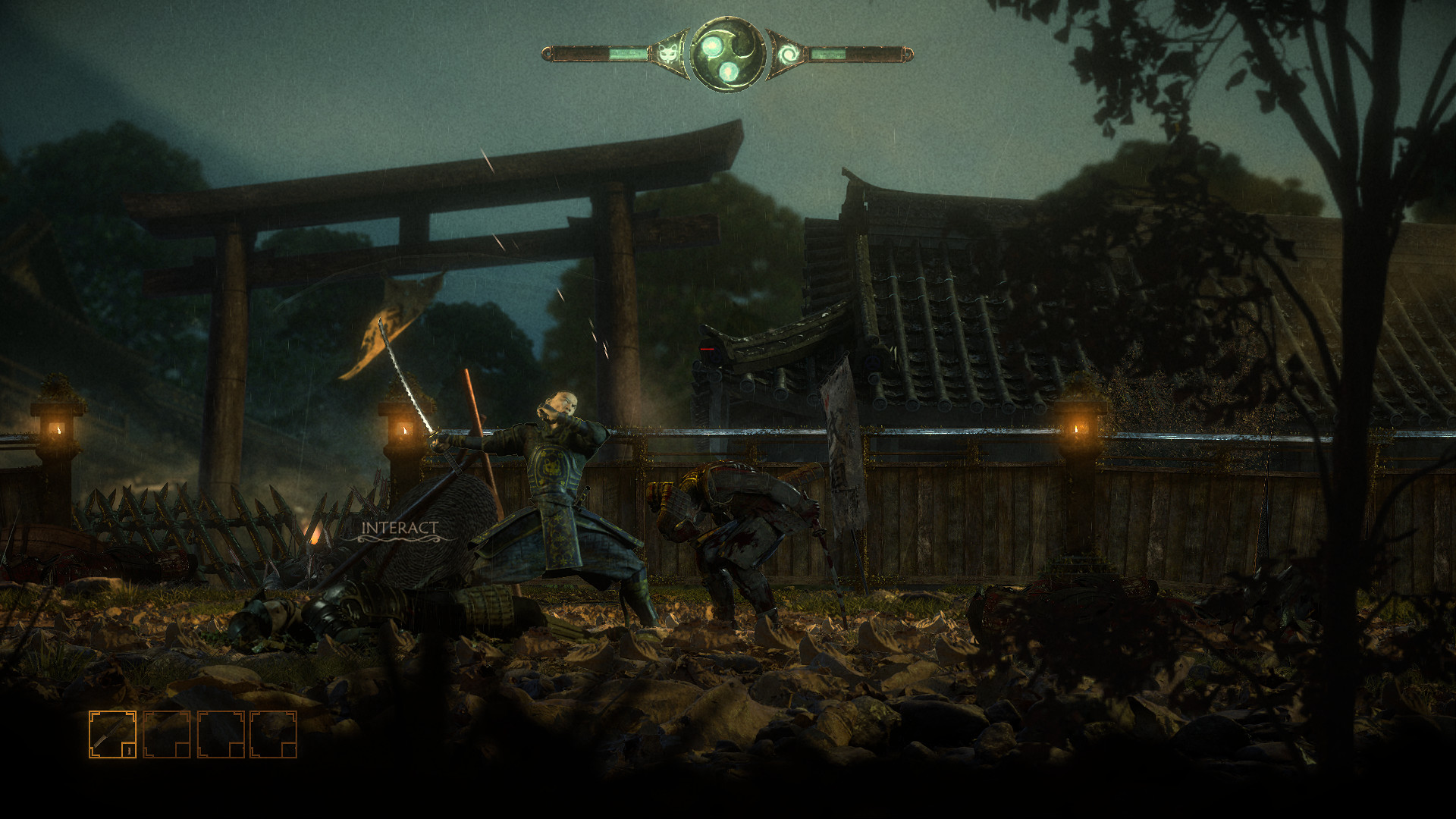Select the fourth empty weapon slot
Screen dimensions: 1456x819
pyautogui.click(x=273, y=734)
